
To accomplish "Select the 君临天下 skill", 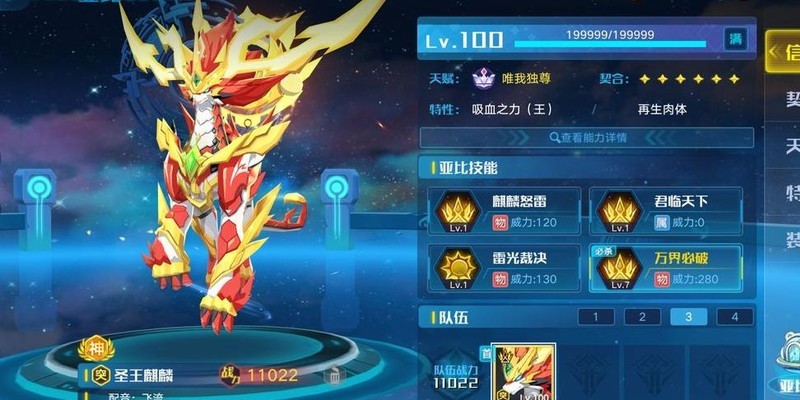I will pyautogui.click(x=664, y=209).
